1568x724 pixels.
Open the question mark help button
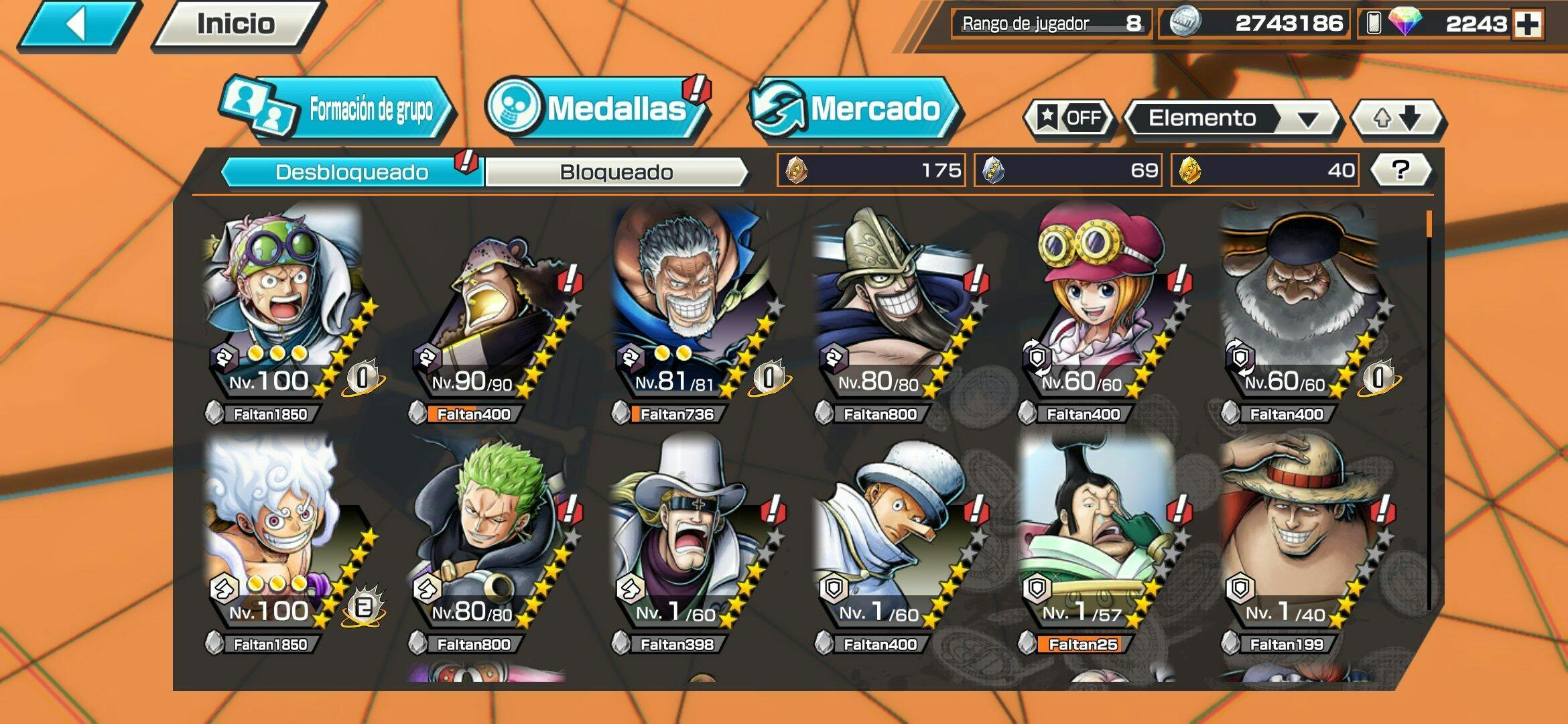coord(1400,170)
